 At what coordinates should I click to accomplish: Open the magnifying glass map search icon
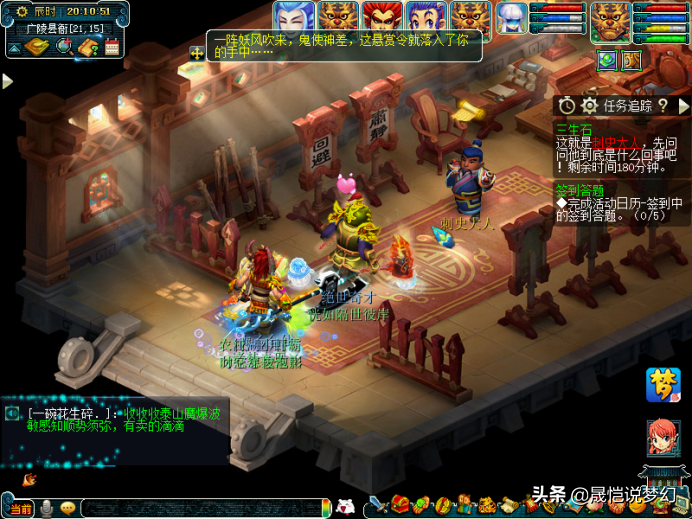(64, 46)
